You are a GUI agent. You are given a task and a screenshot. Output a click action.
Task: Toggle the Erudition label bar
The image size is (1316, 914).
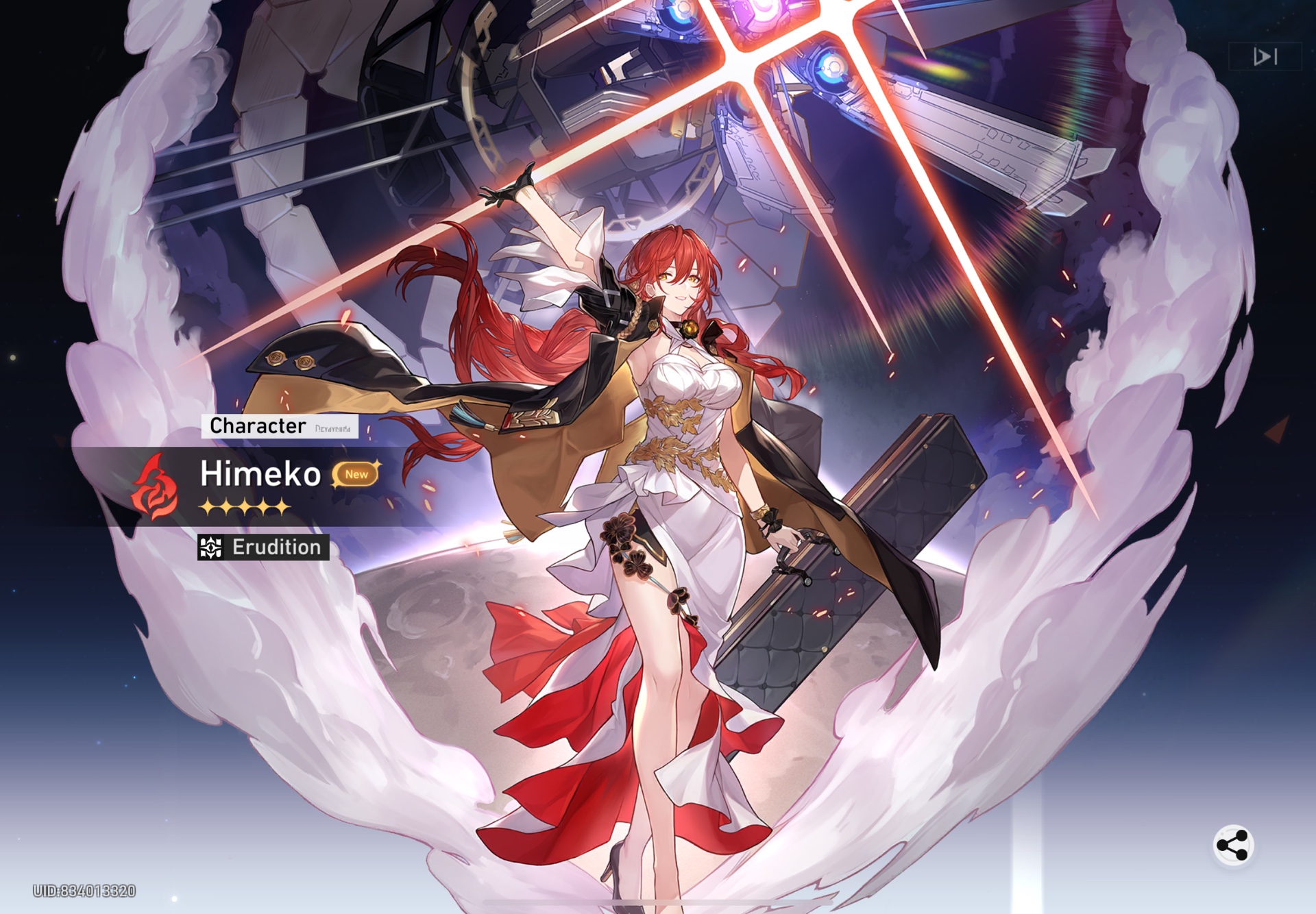(264, 547)
